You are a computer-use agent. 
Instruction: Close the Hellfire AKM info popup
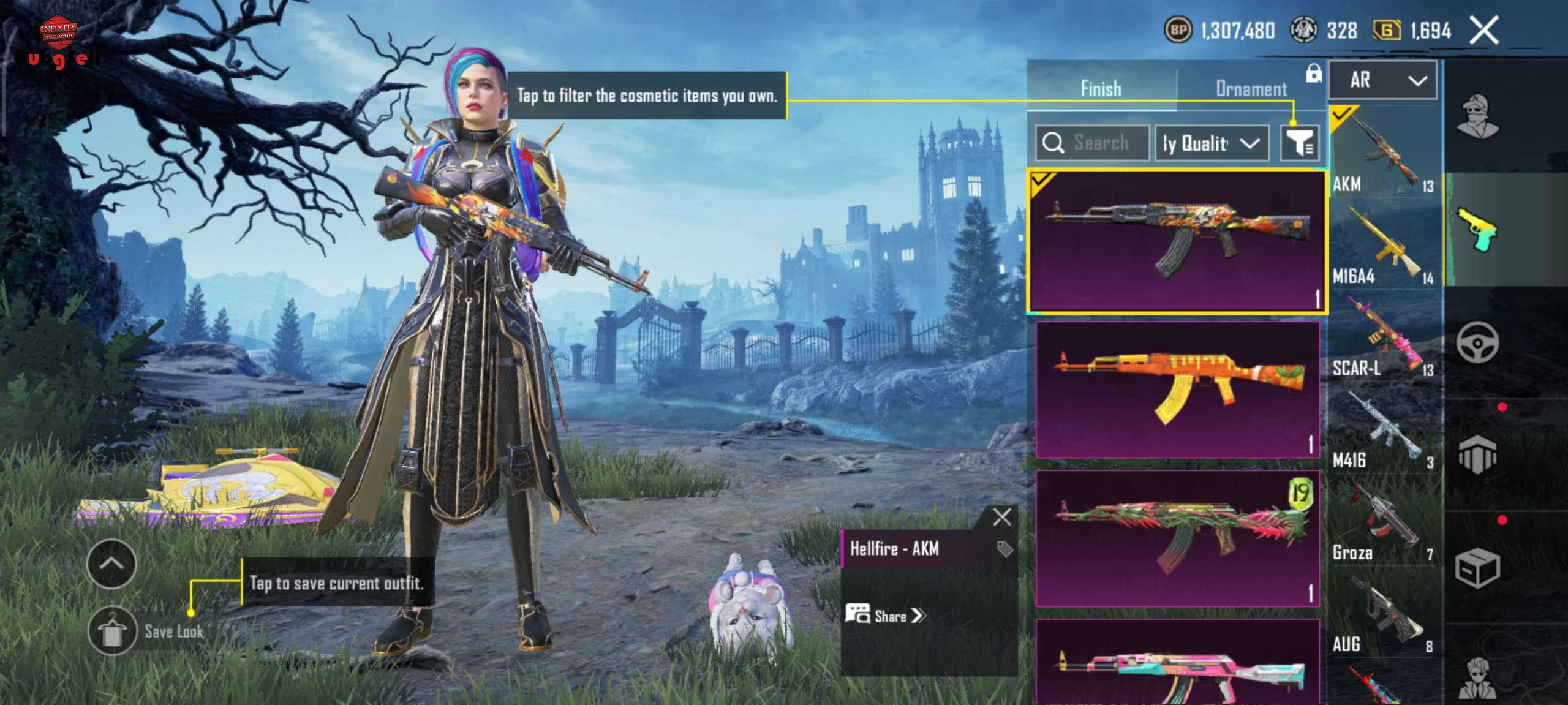click(1001, 517)
